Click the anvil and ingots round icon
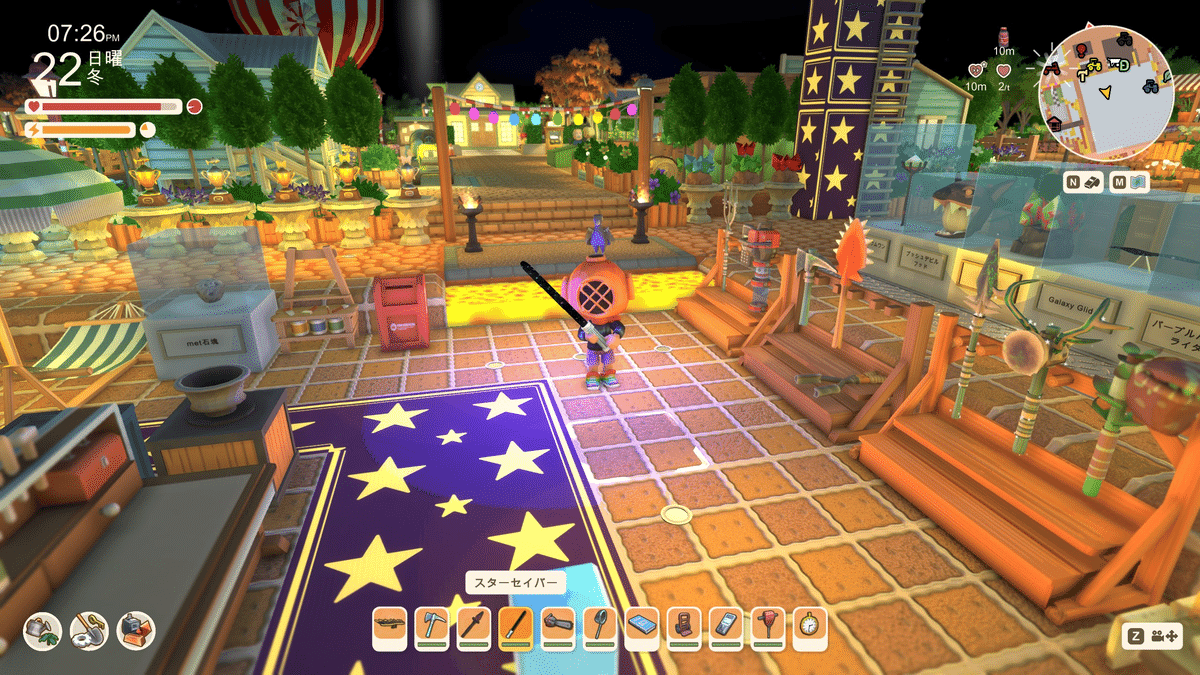 click(136, 630)
